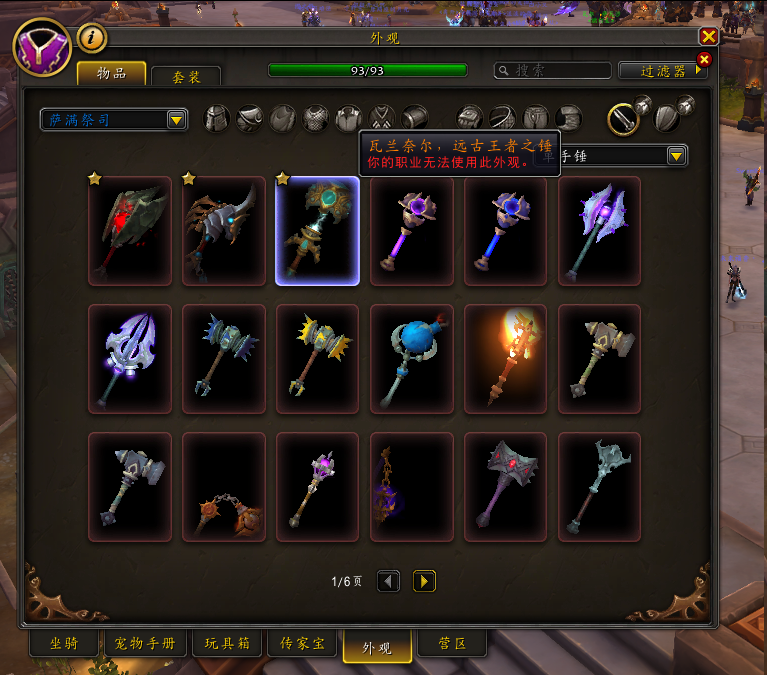Image resolution: width=767 pixels, height=675 pixels.
Task: Open the 过滤器 filter menu
Action: pos(663,71)
